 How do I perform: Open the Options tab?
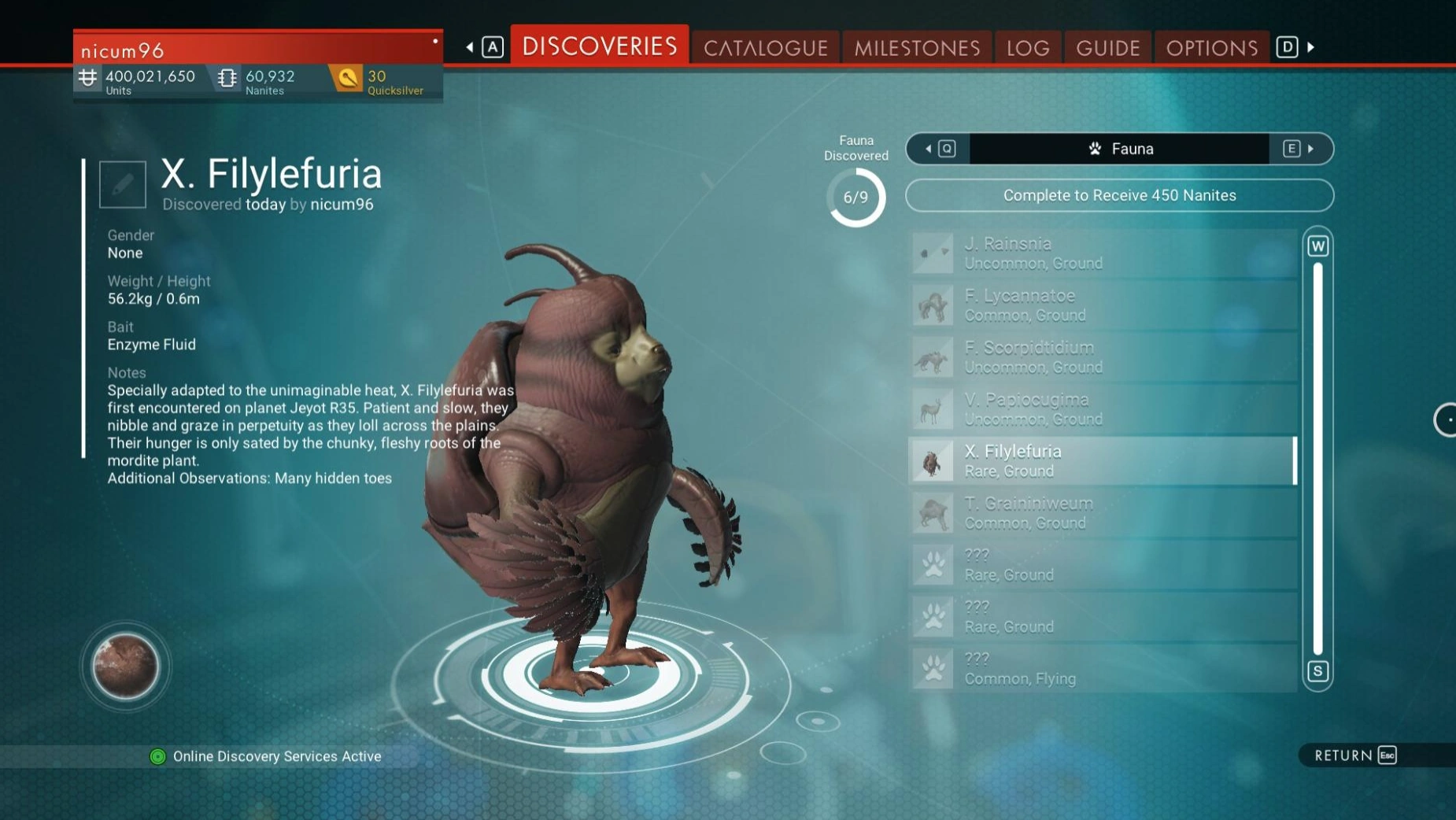point(1211,48)
